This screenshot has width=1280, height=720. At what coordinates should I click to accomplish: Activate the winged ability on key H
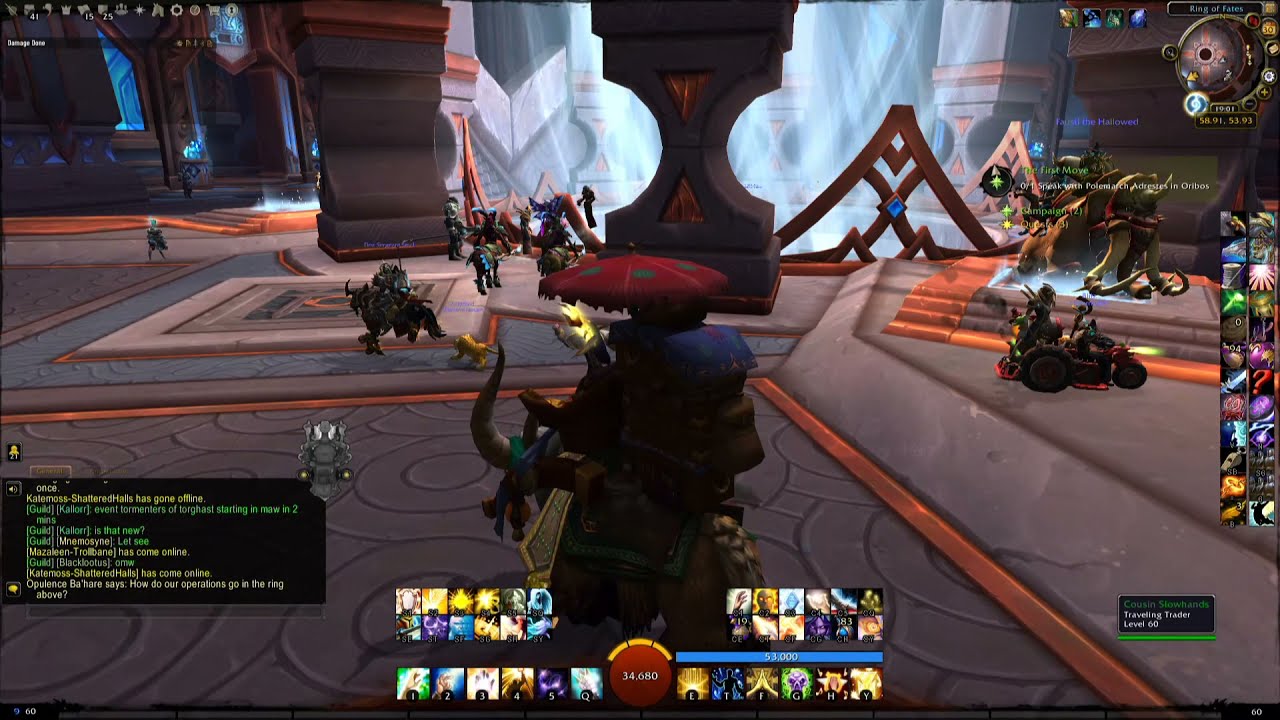tap(832, 683)
